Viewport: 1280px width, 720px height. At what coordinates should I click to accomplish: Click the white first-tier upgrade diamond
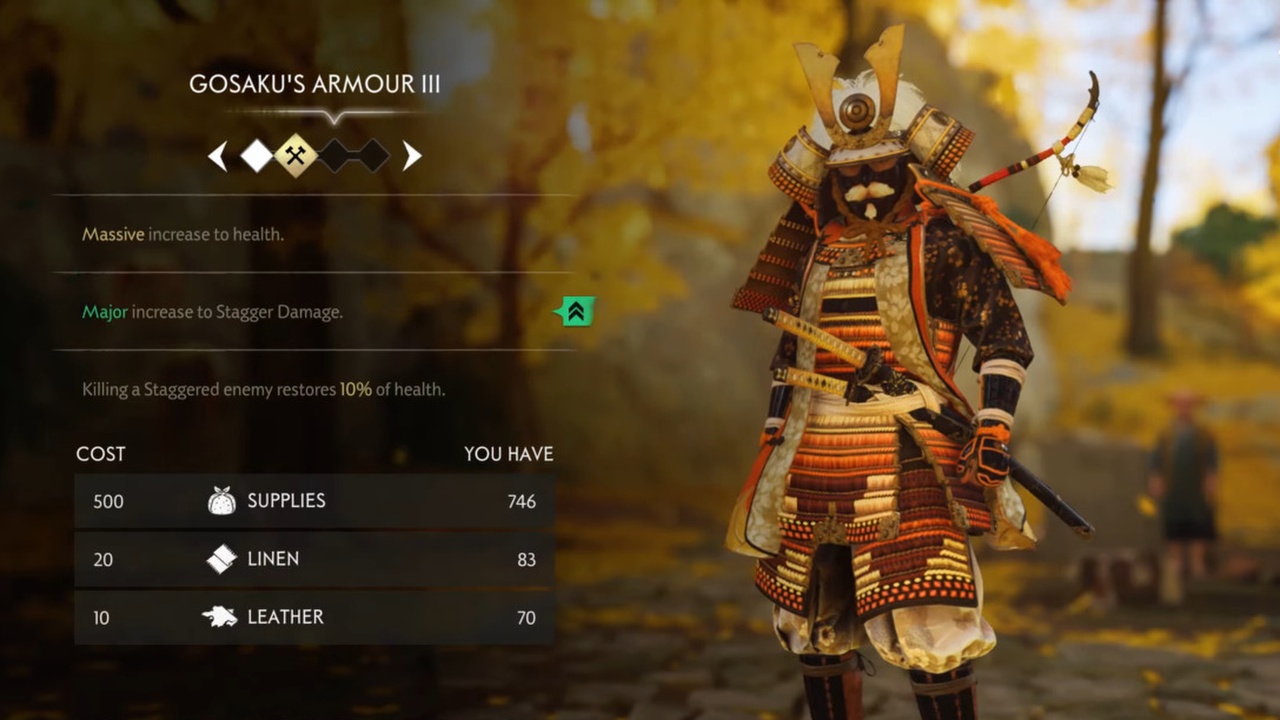coord(256,156)
